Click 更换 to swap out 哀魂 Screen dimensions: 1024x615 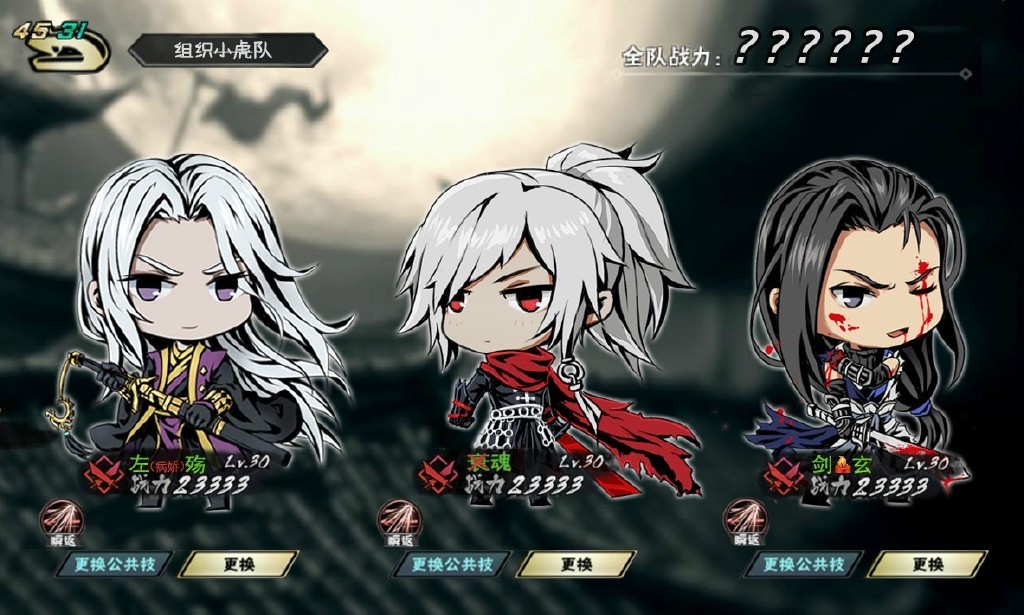pos(576,565)
